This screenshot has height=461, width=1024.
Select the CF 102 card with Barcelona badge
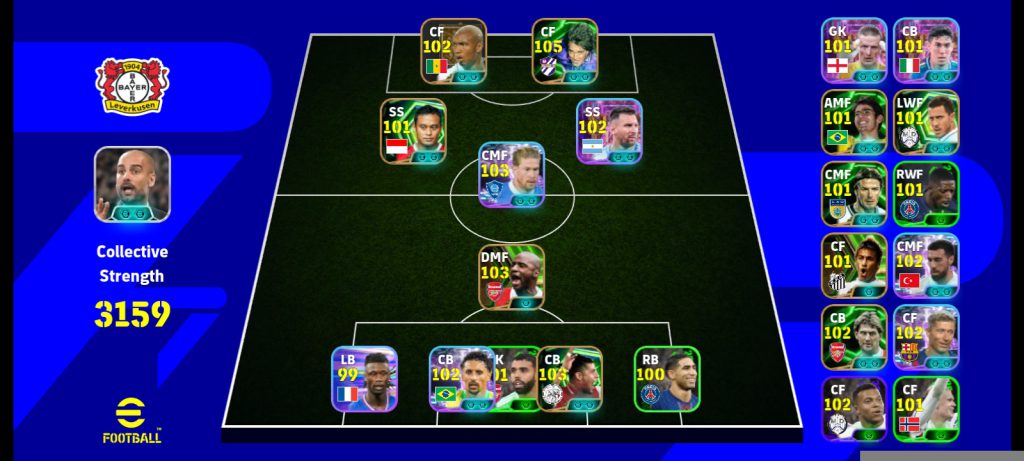(x=926, y=337)
